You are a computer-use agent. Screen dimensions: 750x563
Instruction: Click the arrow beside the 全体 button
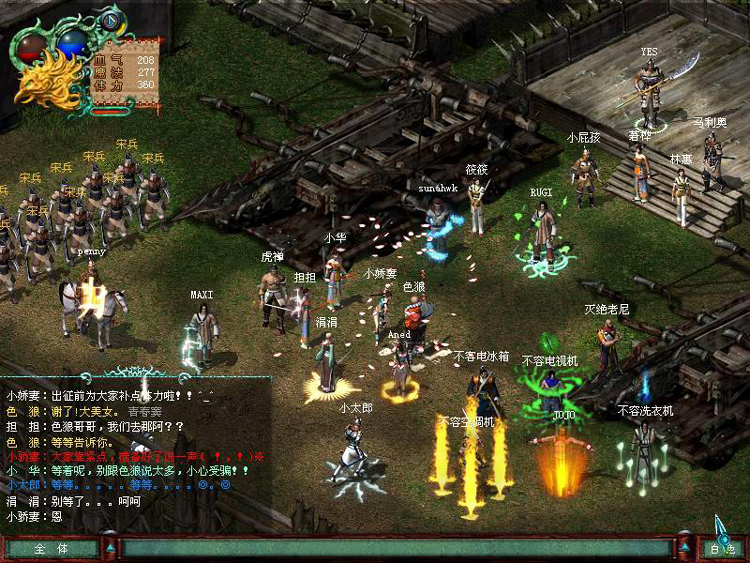click(110, 548)
